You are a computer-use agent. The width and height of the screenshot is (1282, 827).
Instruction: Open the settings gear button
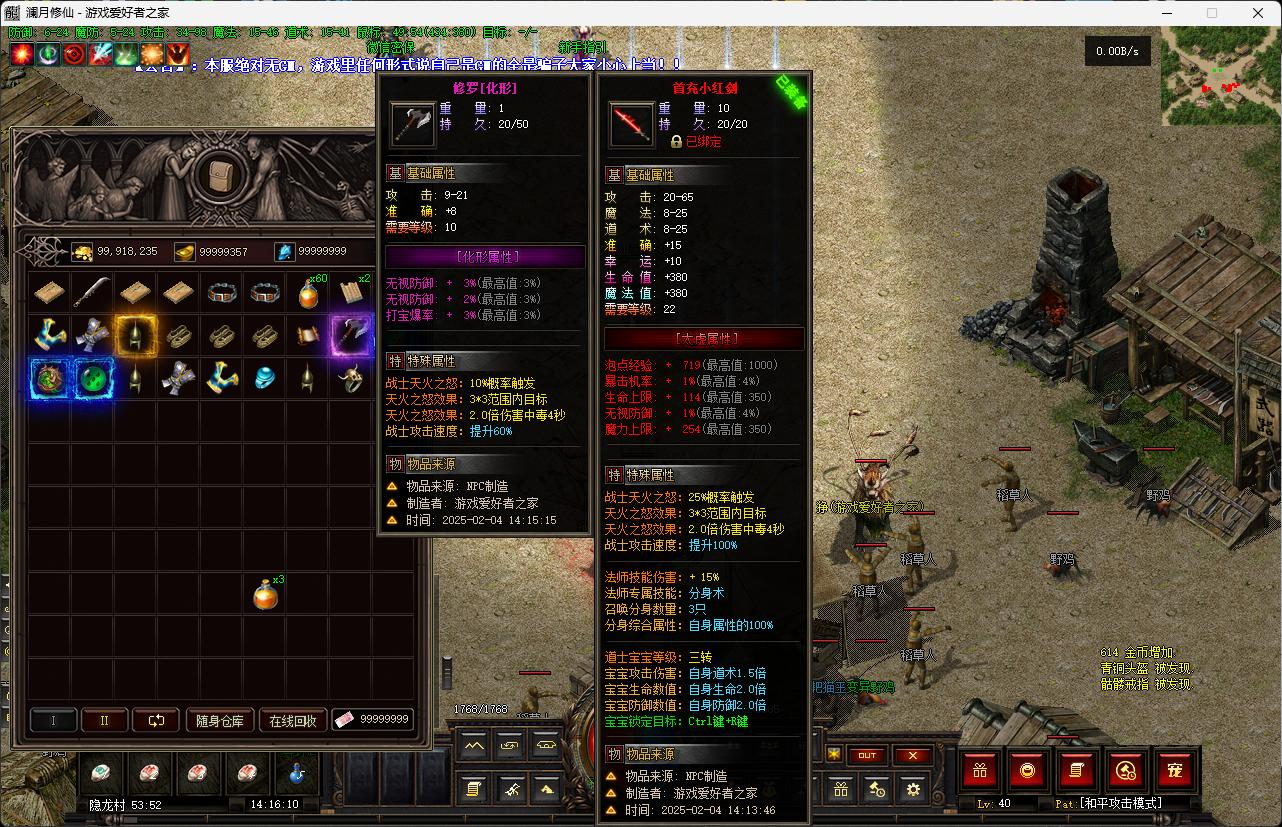point(912,789)
